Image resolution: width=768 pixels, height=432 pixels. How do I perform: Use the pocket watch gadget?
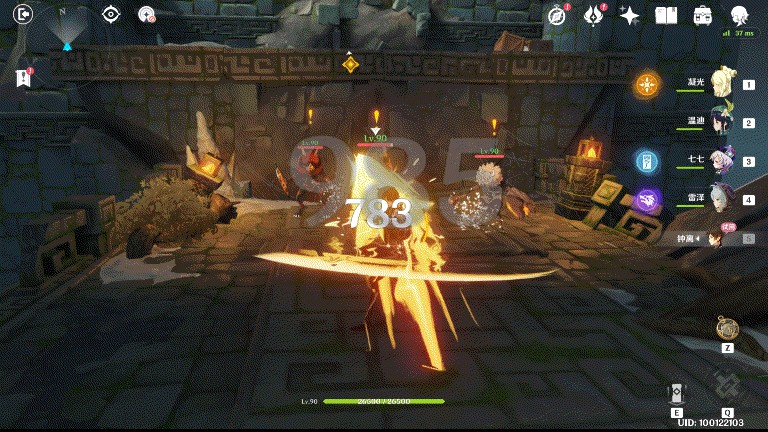pos(727,328)
